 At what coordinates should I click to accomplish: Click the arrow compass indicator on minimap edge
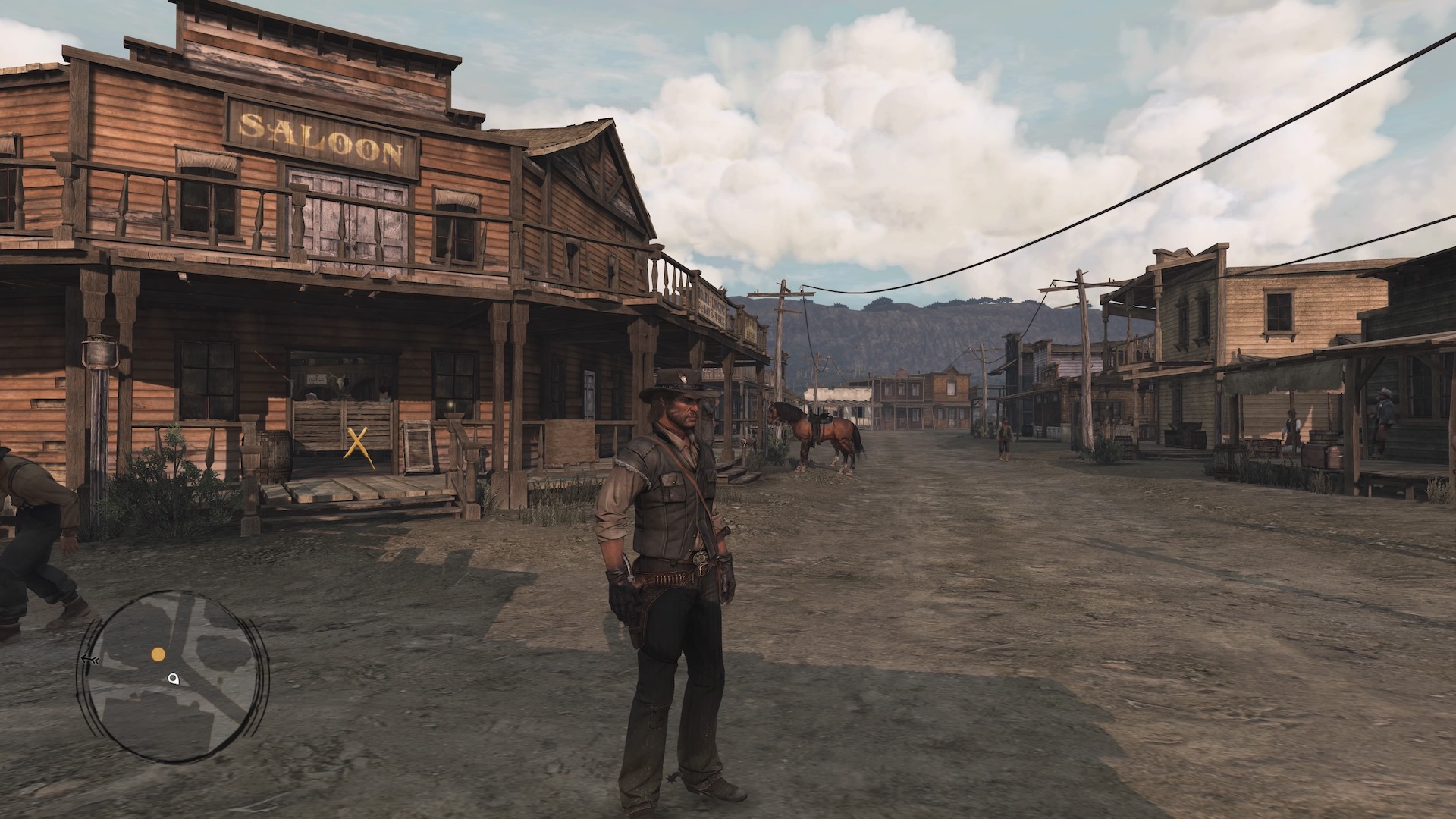click(89, 660)
